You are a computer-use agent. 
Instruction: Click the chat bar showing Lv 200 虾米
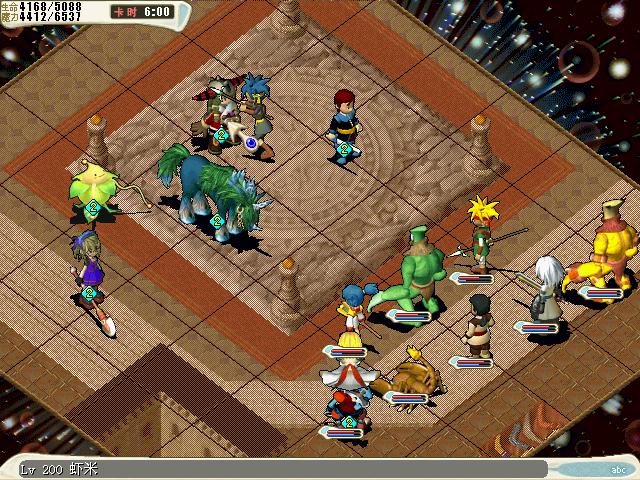pos(280,469)
